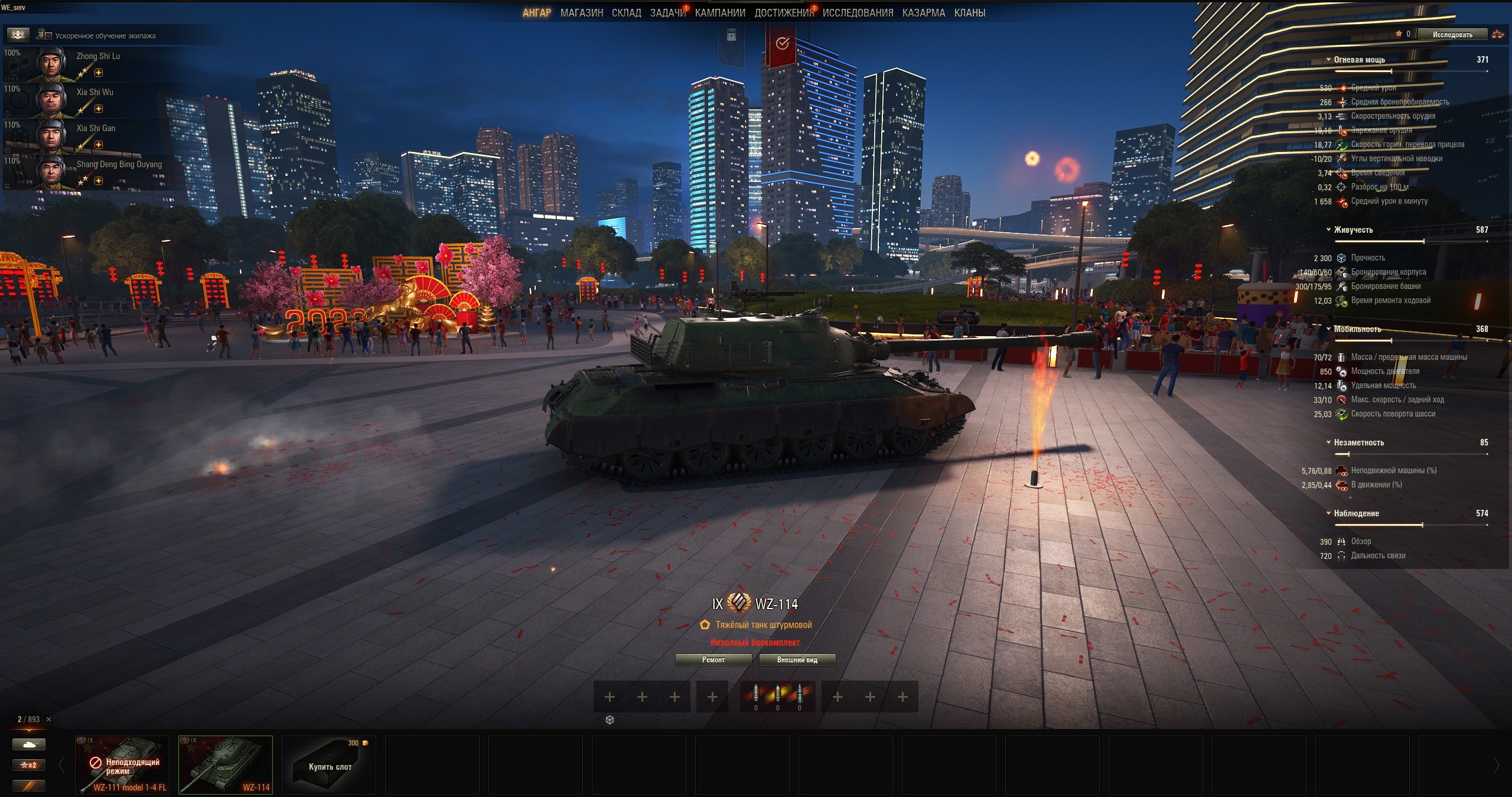Open the ammunition shells loadout slot

click(777, 697)
